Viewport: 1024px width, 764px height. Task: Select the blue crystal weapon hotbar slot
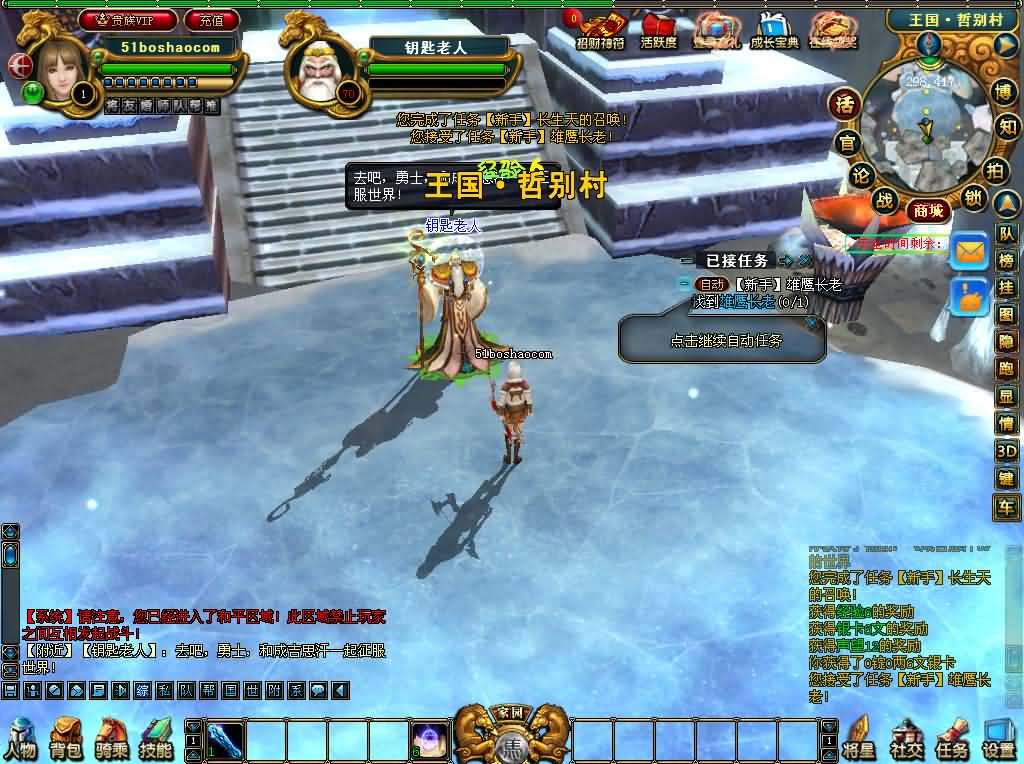pos(226,741)
